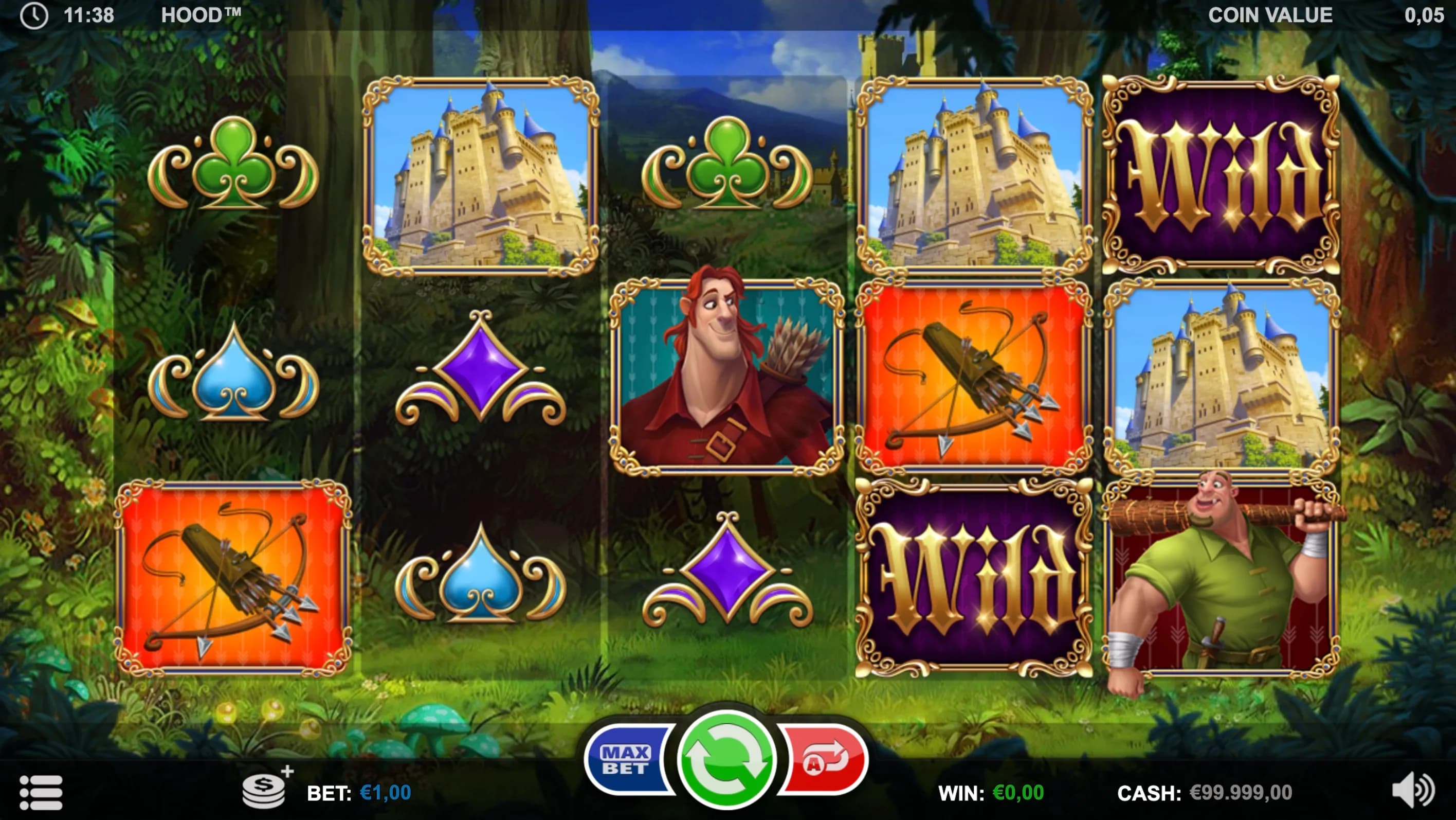
Task: Open the hamburger menu
Action: (x=41, y=792)
